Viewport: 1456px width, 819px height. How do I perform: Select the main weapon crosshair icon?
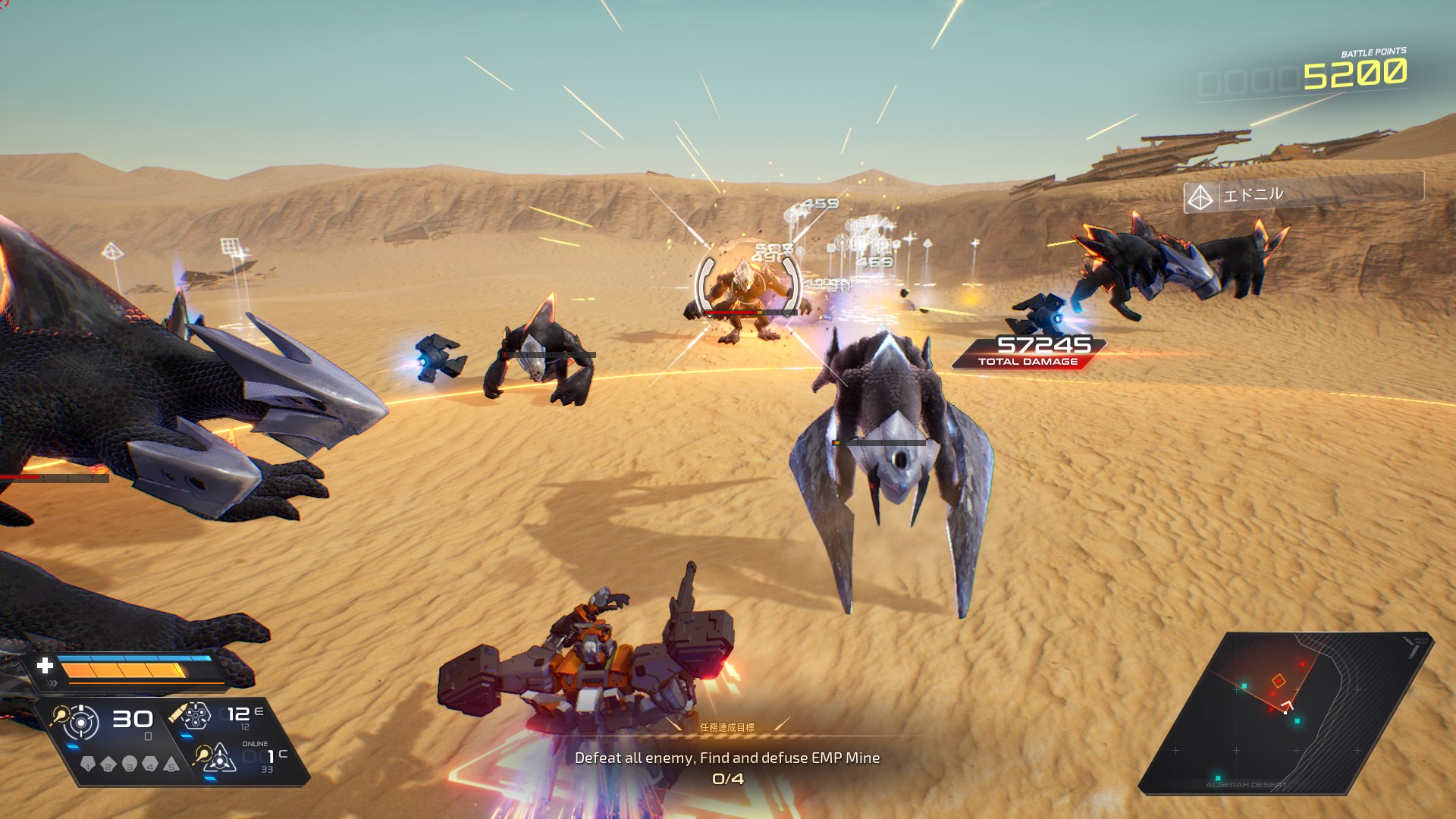point(80,722)
